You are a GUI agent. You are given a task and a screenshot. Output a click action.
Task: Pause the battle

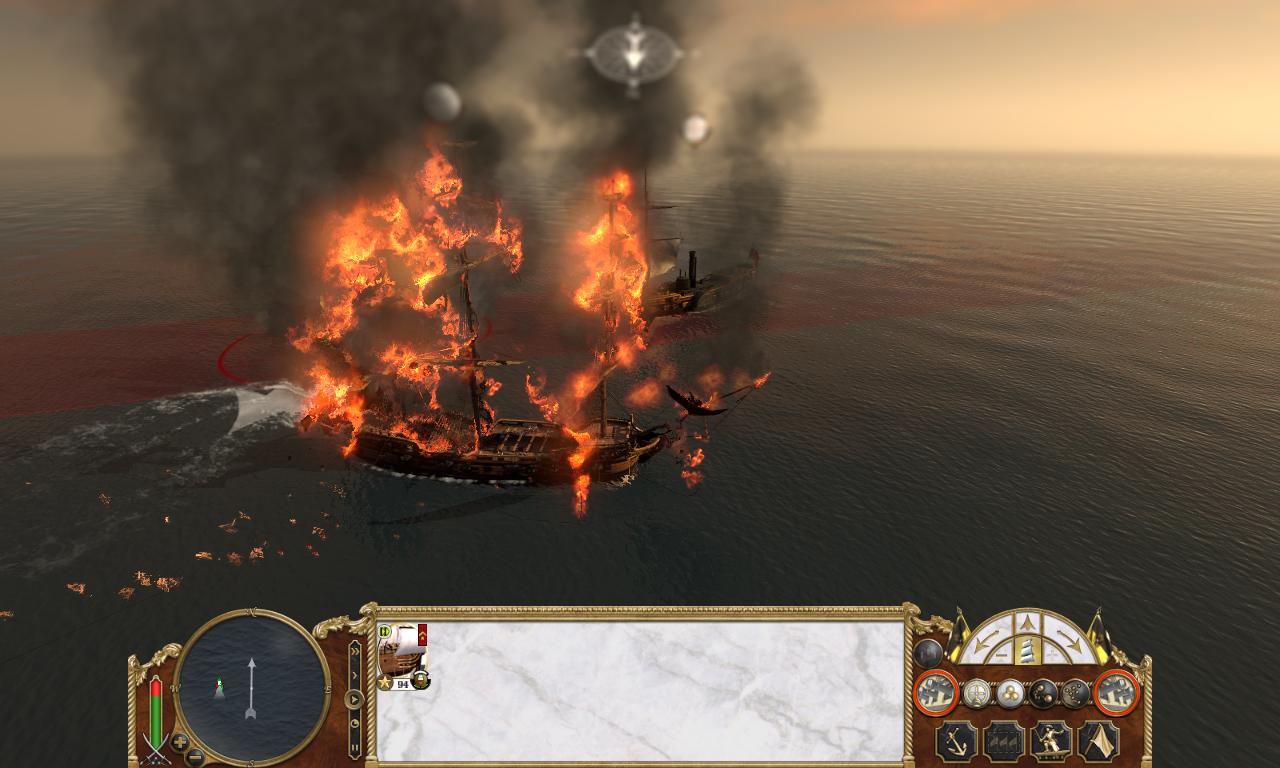point(354,745)
